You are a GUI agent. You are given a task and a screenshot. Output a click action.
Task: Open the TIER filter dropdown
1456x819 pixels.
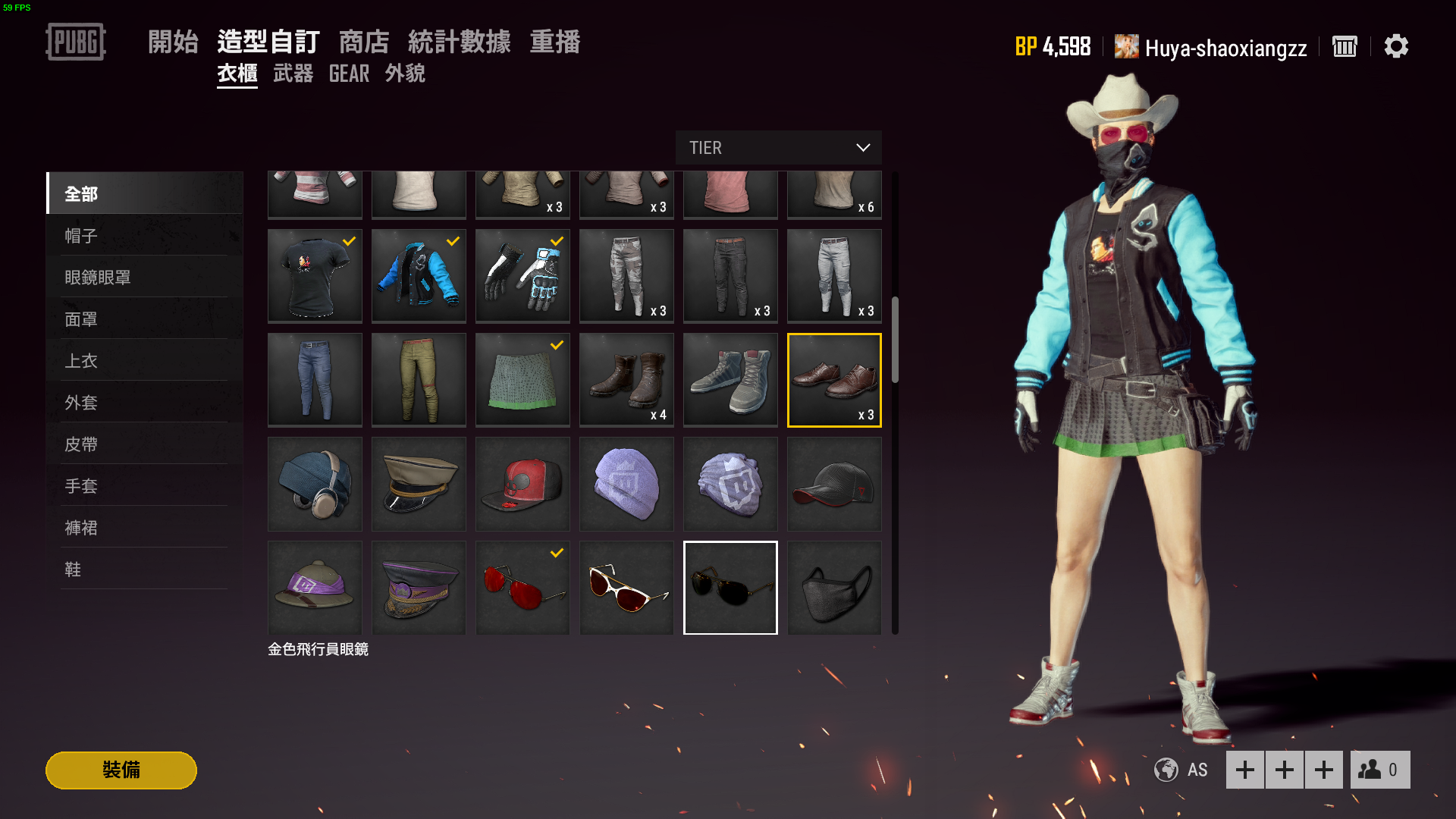point(778,147)
